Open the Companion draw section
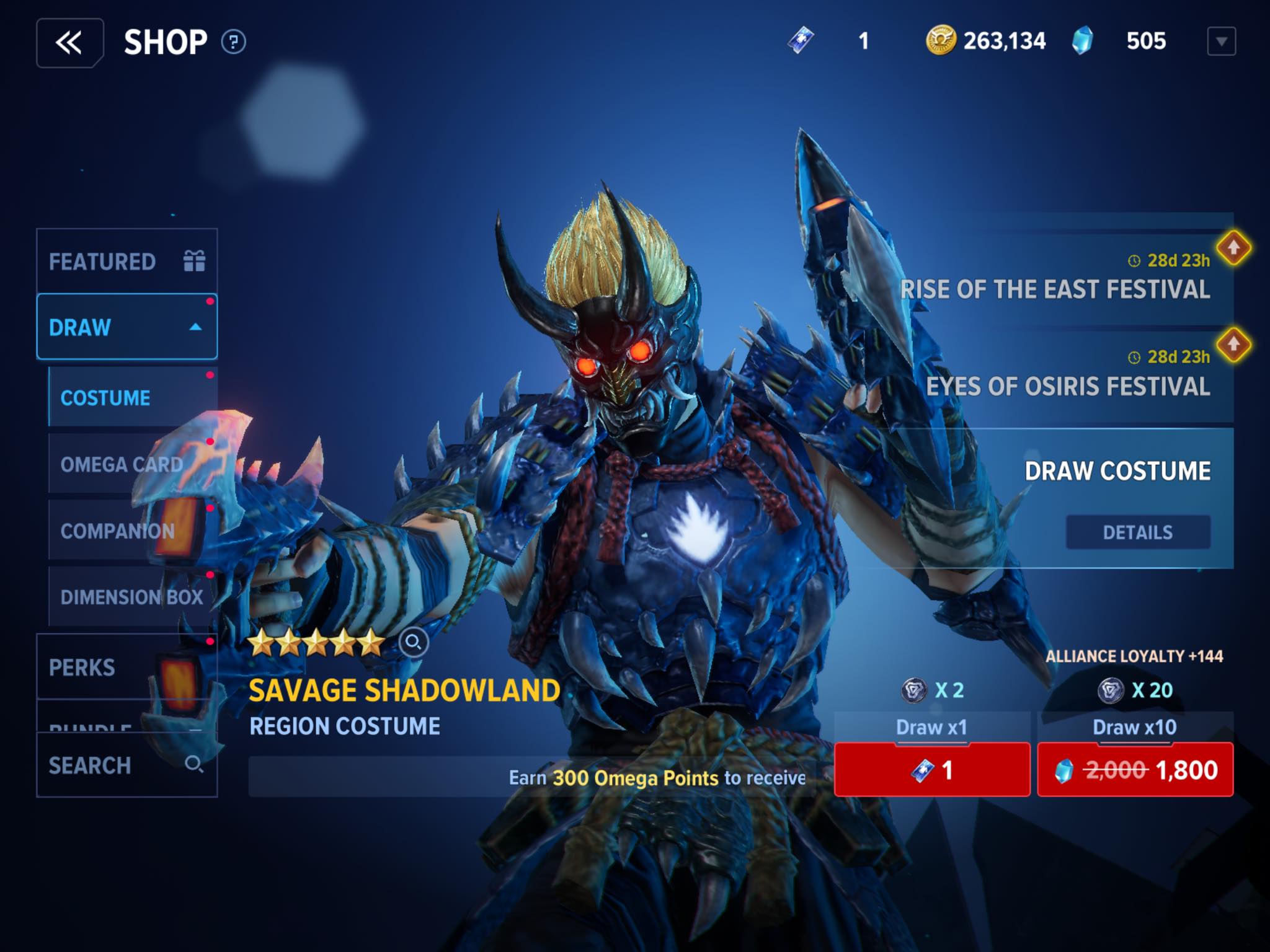Viewport: 1270px width, 952px height. 132,531
